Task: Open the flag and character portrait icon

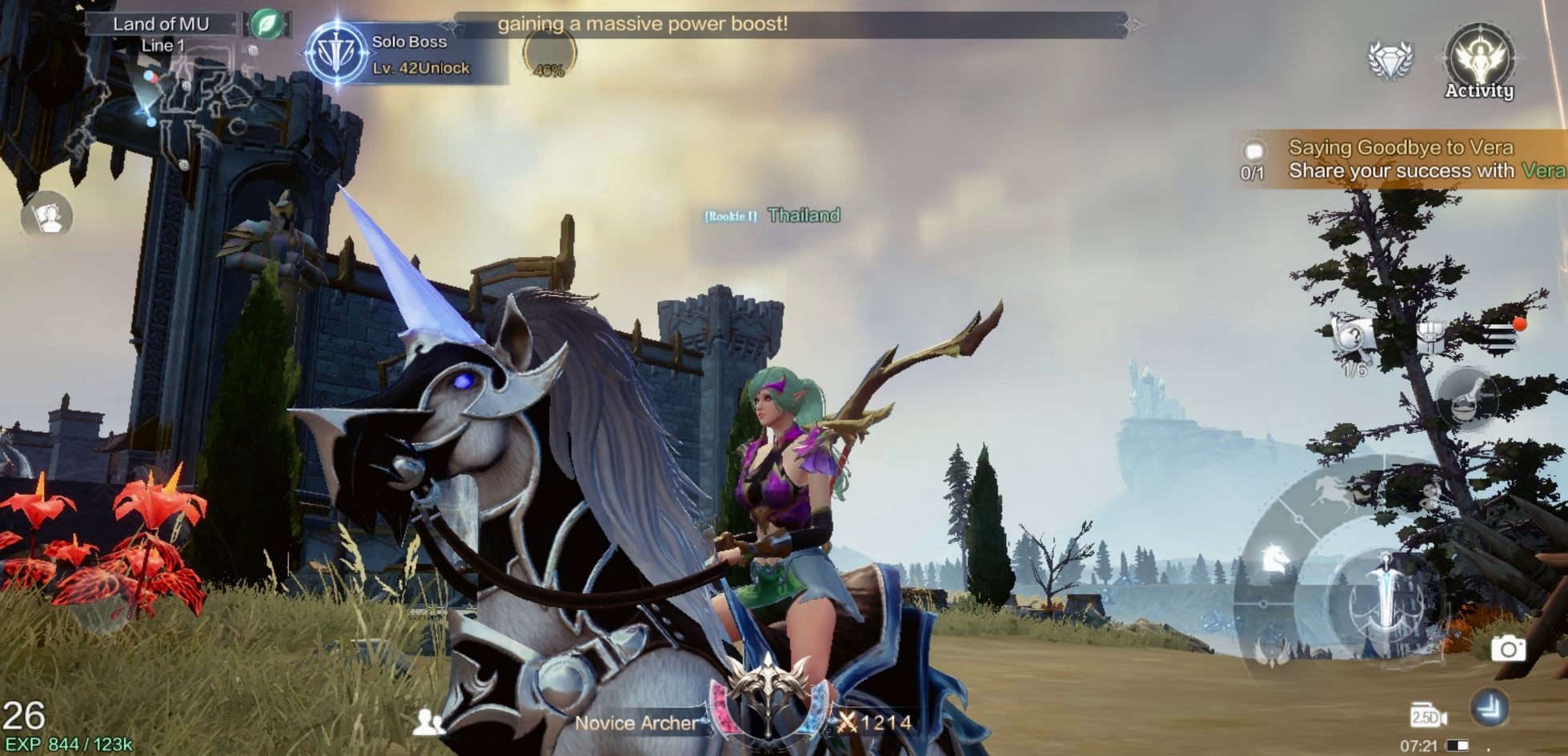Action: pos(47,216)
